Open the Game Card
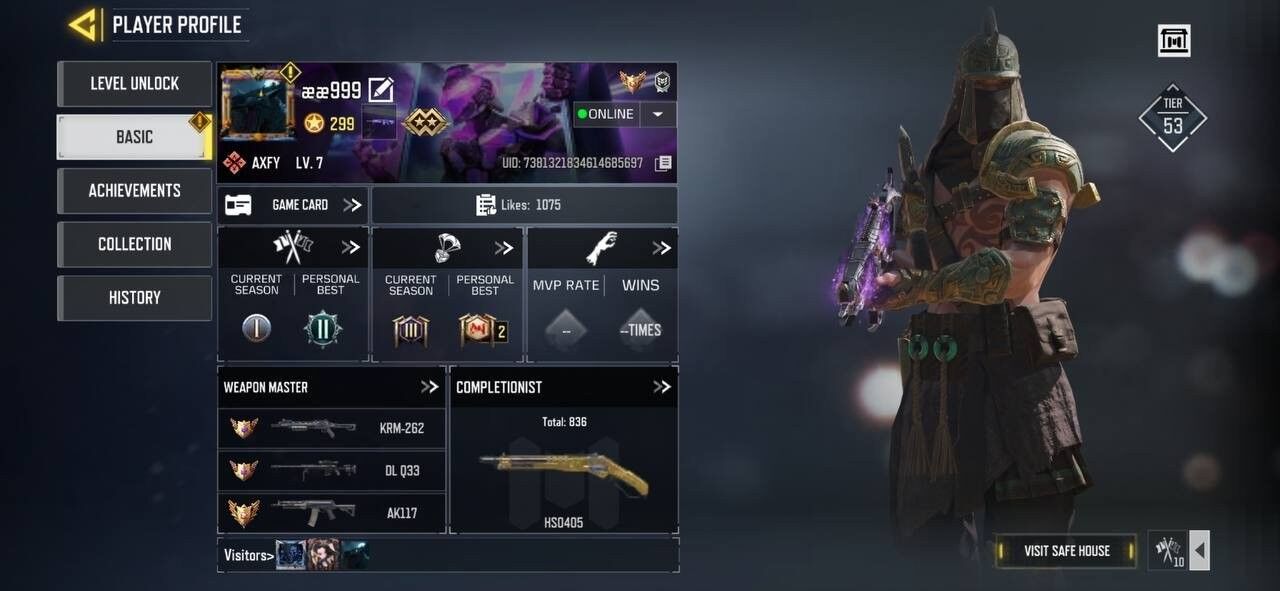 pos(292,205)
